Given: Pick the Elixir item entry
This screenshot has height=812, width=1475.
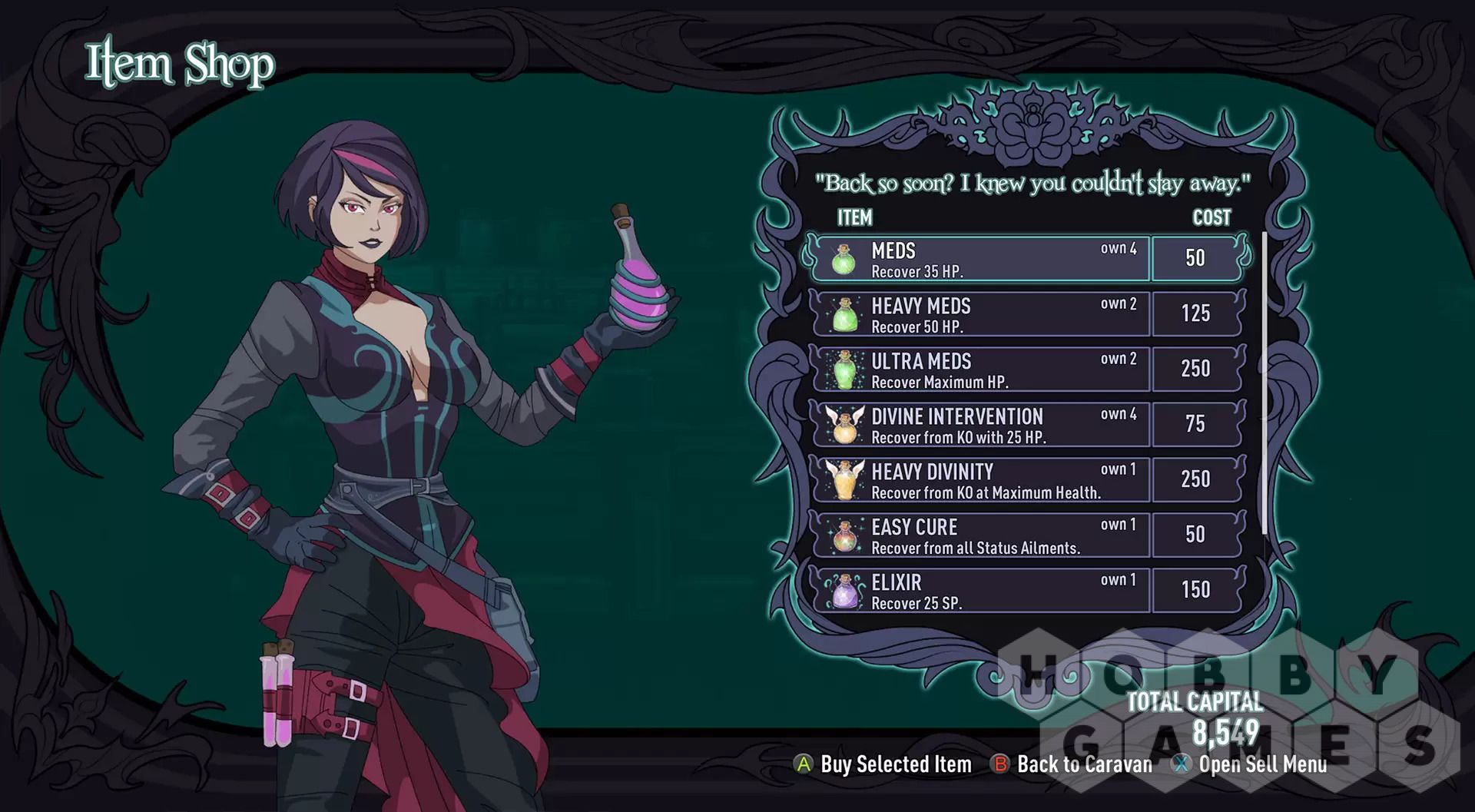Looking at the screenshot, I should click(979, 591).
